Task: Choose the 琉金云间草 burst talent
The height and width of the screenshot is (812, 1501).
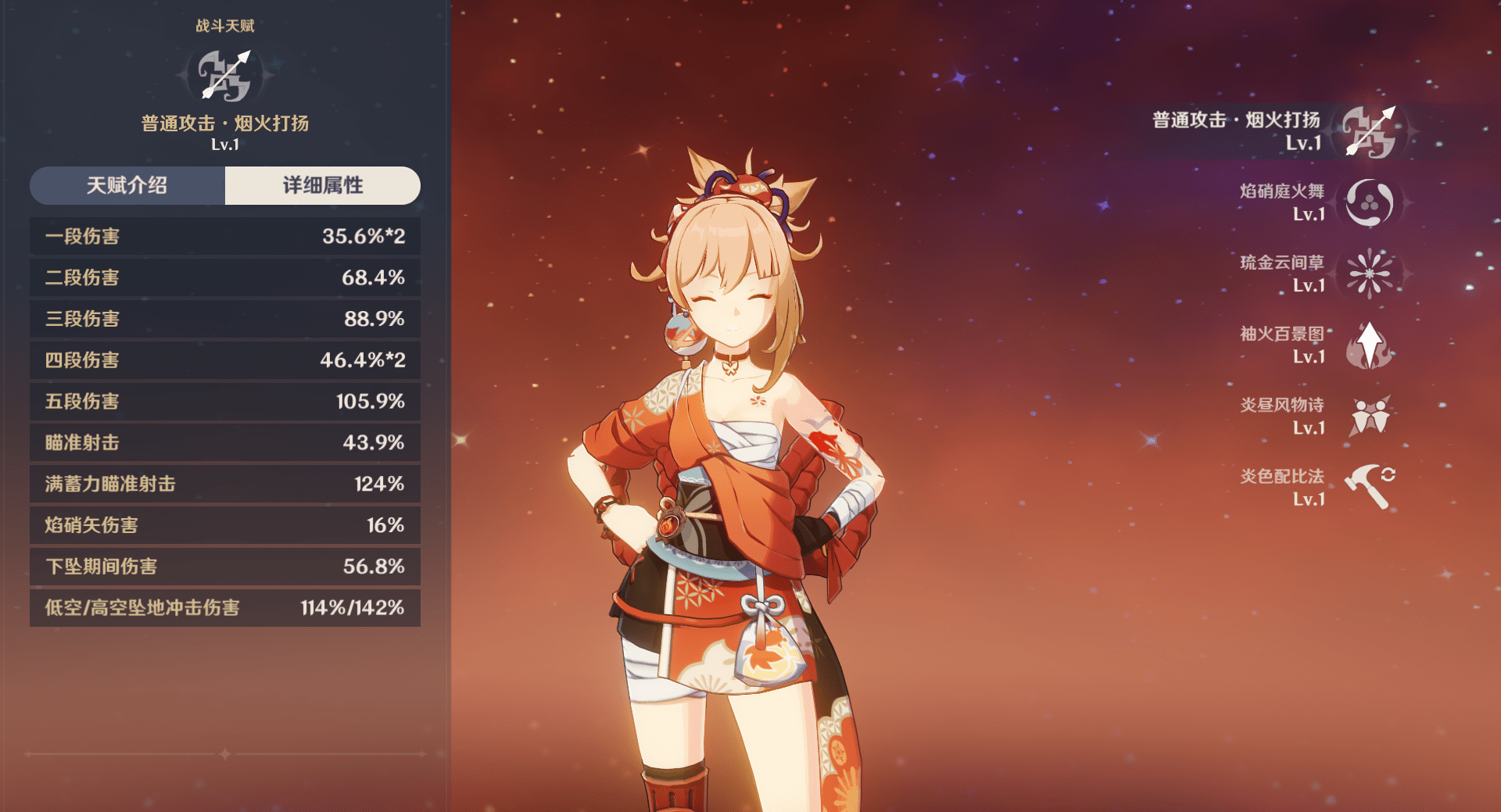Action: coord(1369,274)
